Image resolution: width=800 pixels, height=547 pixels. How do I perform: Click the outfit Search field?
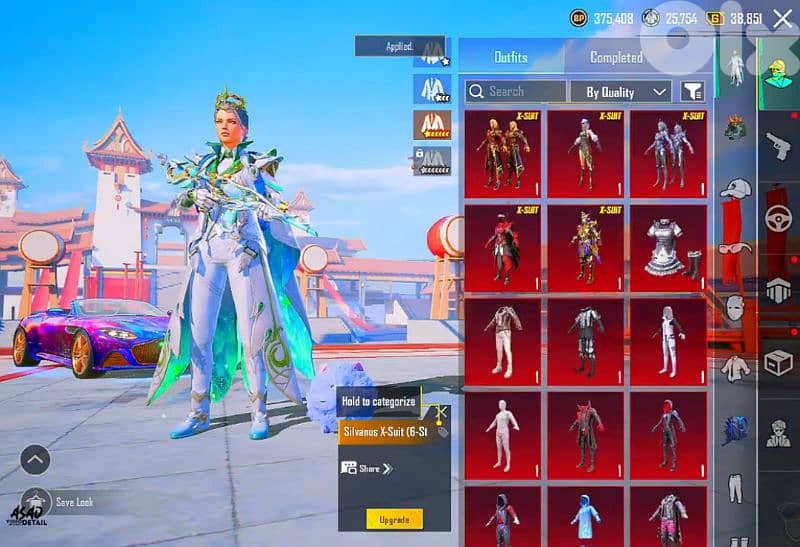[516, 91]
